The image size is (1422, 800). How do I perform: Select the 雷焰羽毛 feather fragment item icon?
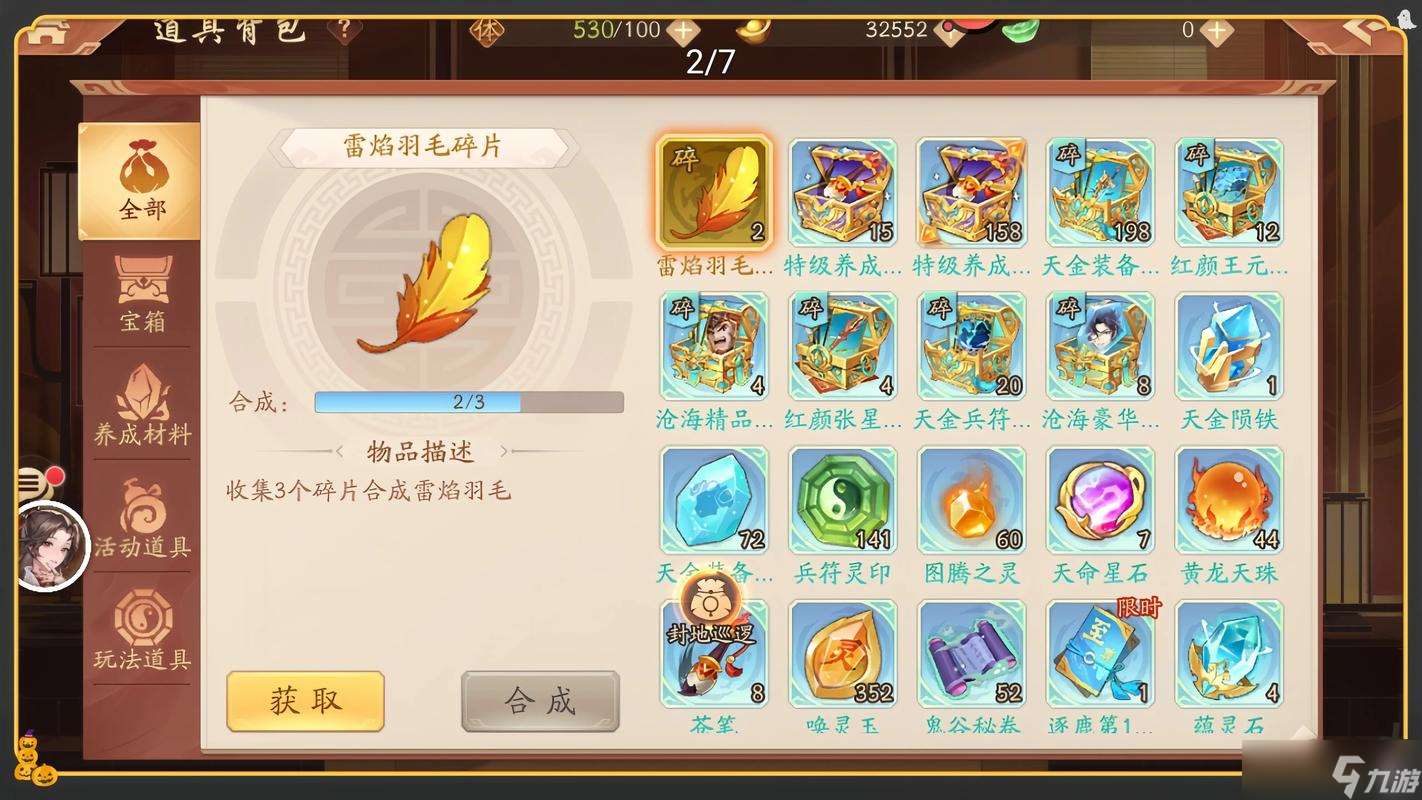(714, 192)
